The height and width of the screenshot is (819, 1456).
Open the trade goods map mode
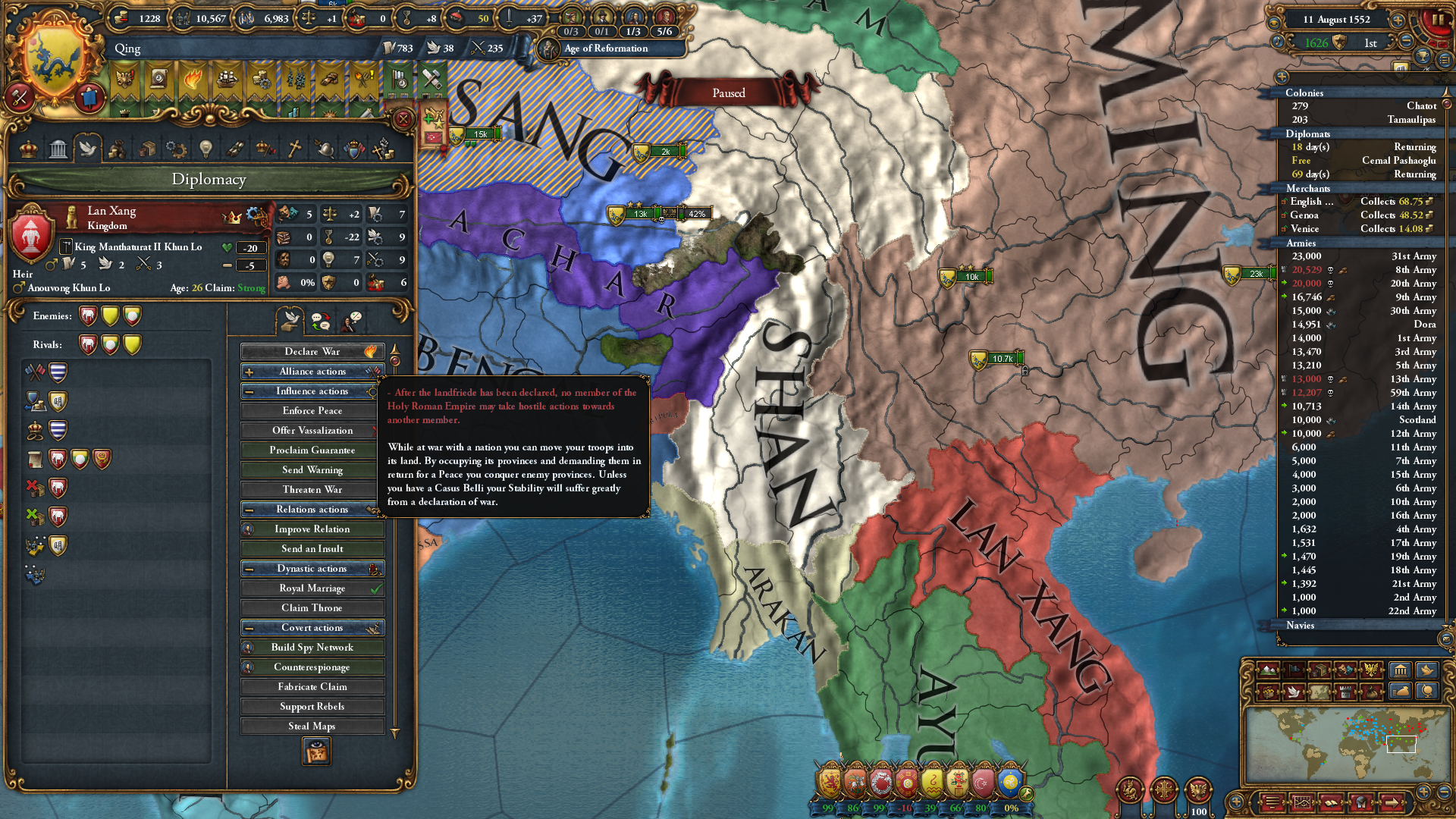coord(1319,670)
